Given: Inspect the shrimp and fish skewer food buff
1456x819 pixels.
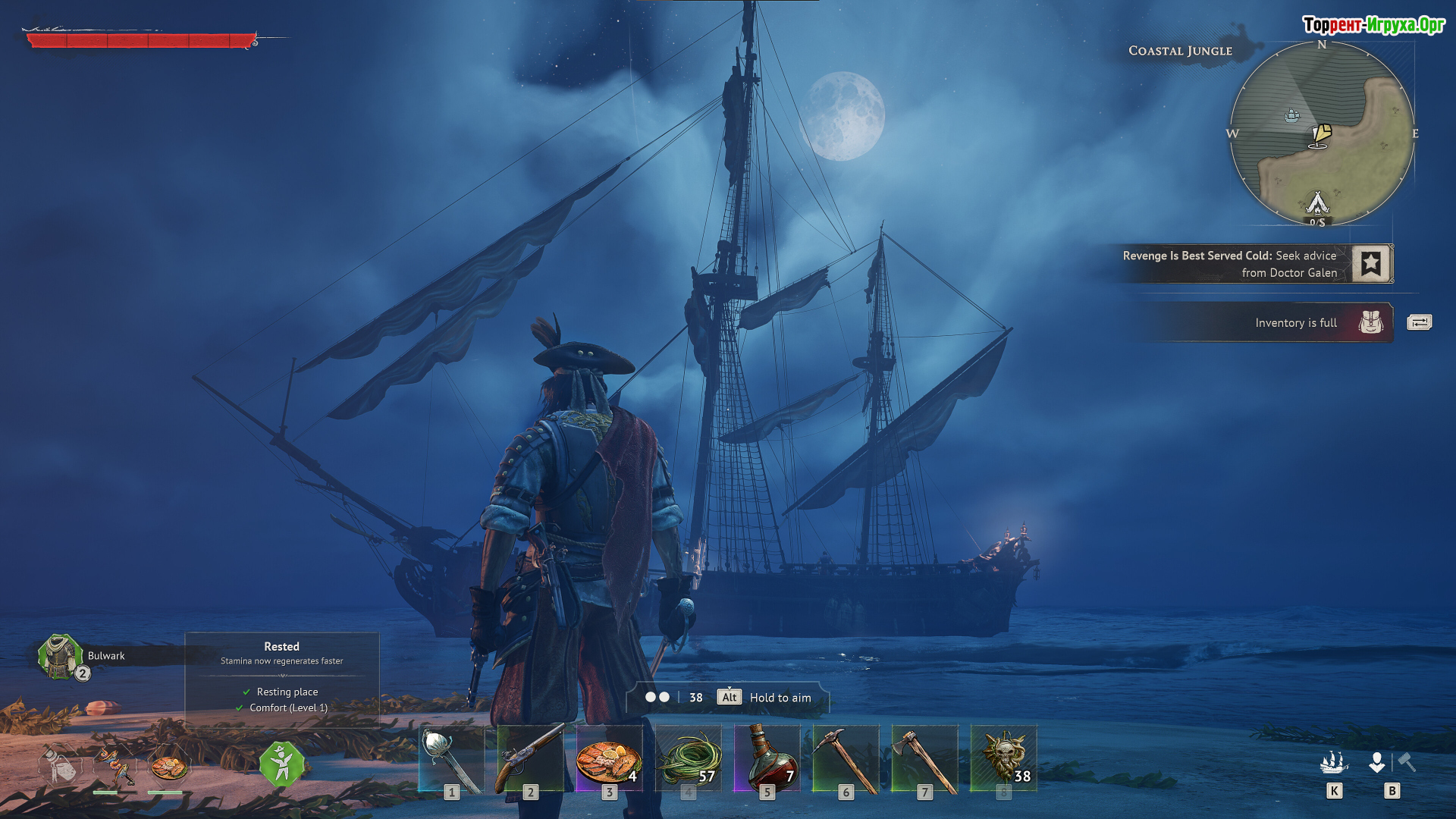Looking at the screenshot, I should coord(114,767).
